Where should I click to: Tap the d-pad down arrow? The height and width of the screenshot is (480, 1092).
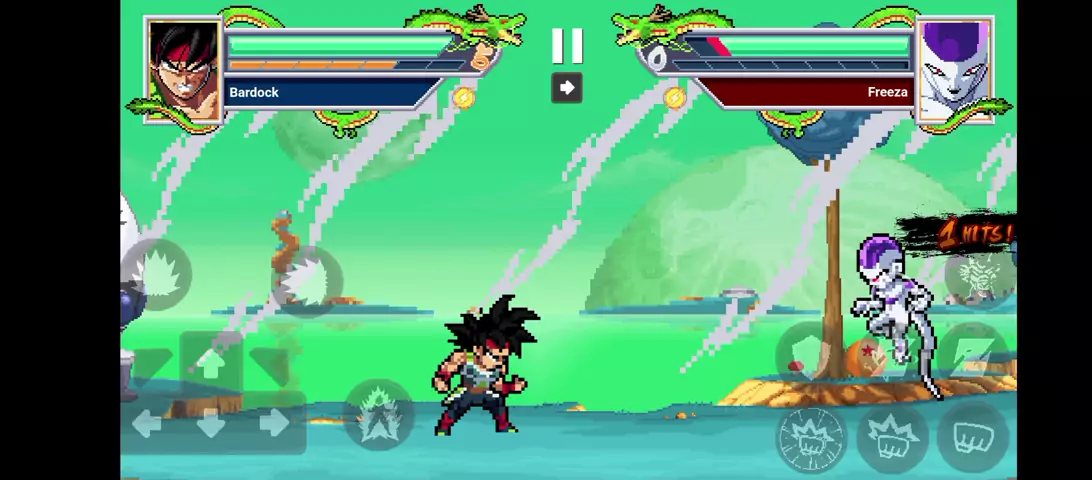tap(211, 426)
